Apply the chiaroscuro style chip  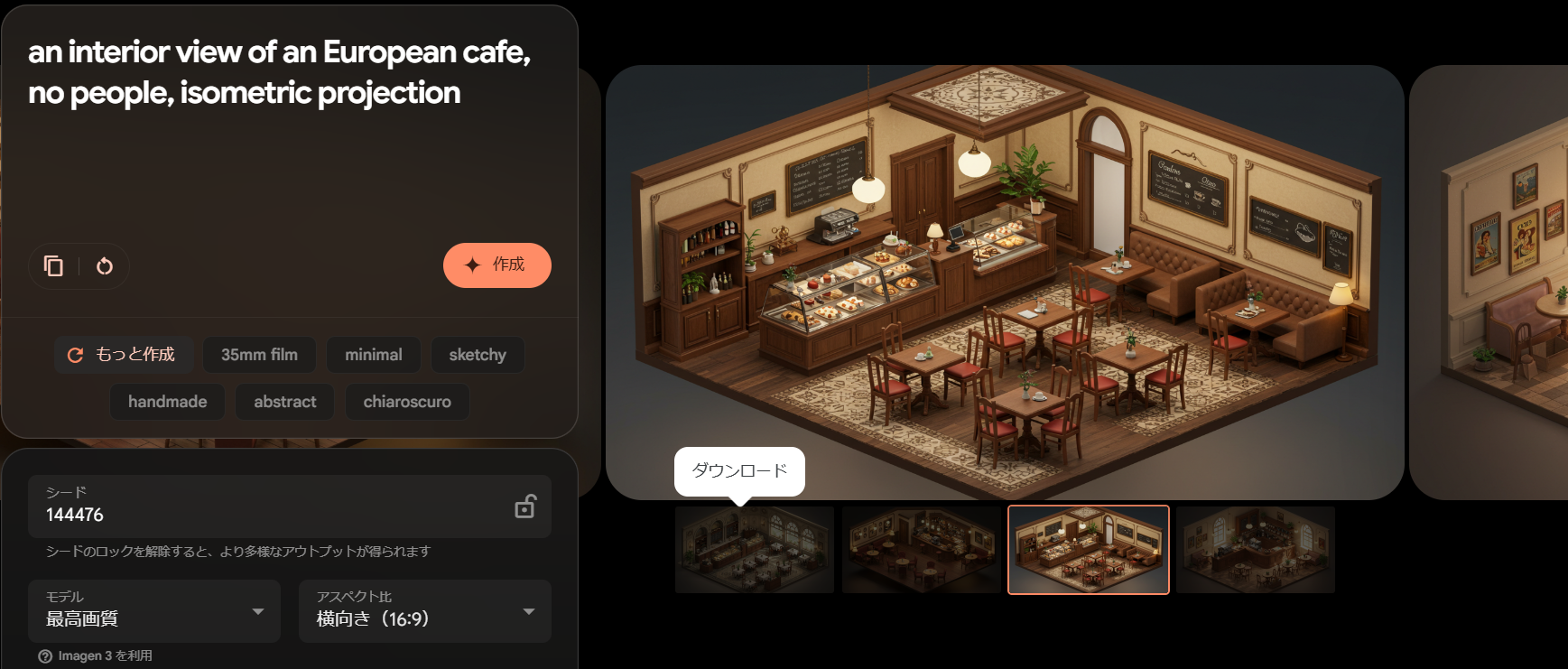tap(407, 402)
